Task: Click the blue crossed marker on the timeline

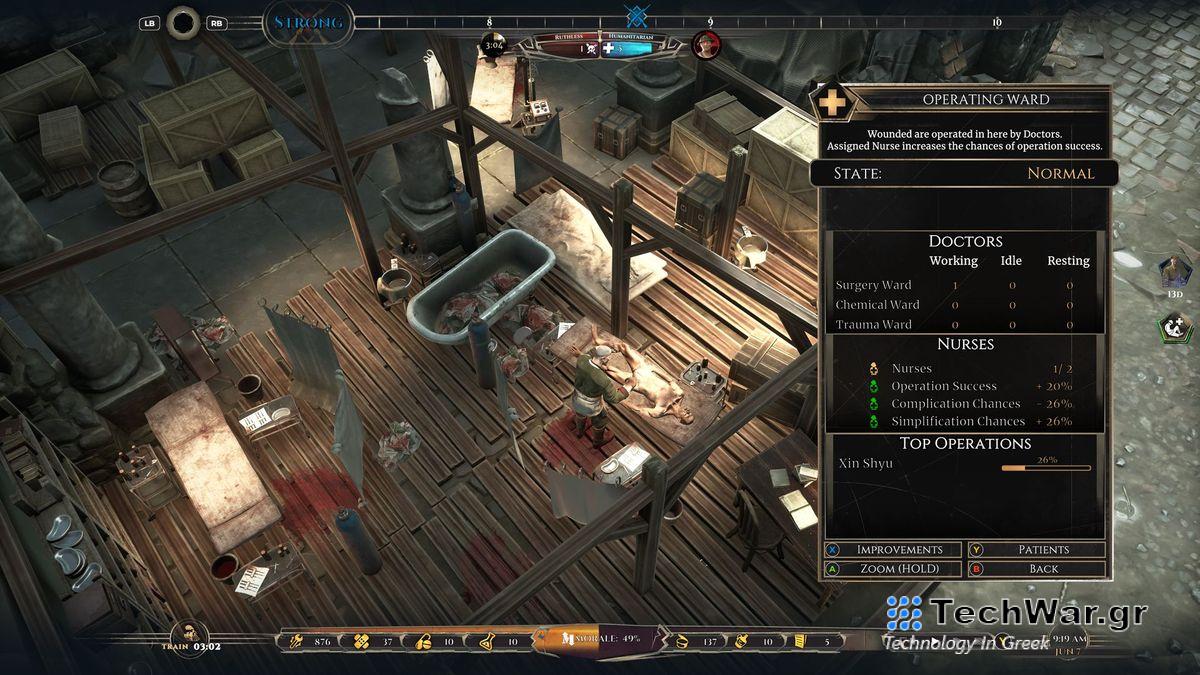Action: click(x=635, y=17)
